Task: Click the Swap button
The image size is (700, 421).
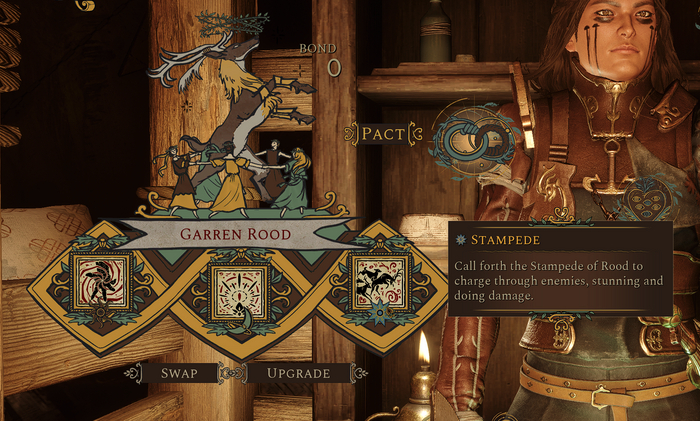Action: (x=179, y=373)
